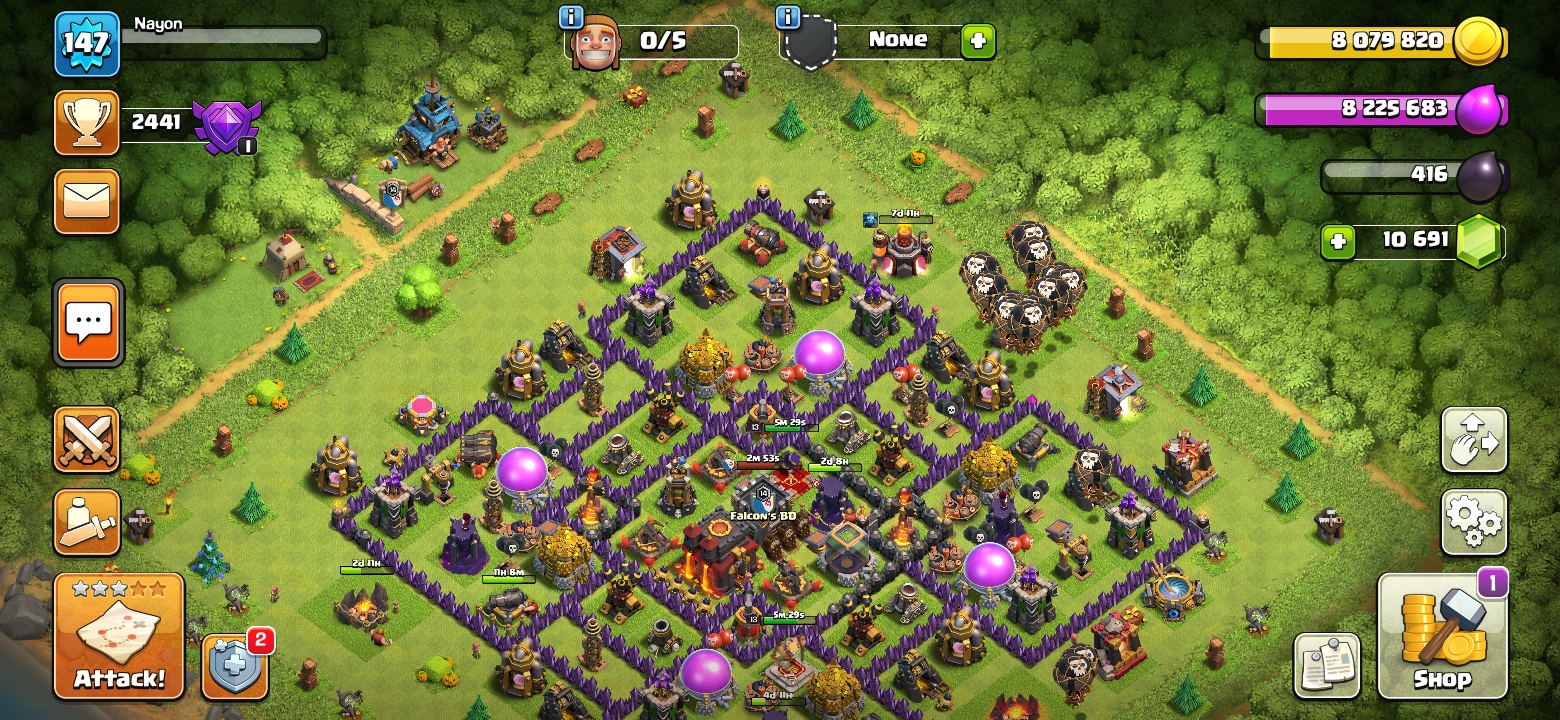Open the crossed swords battle log
Image resolution: width=1560 pixels, height=720 pixels.
(x=87, y=439)
